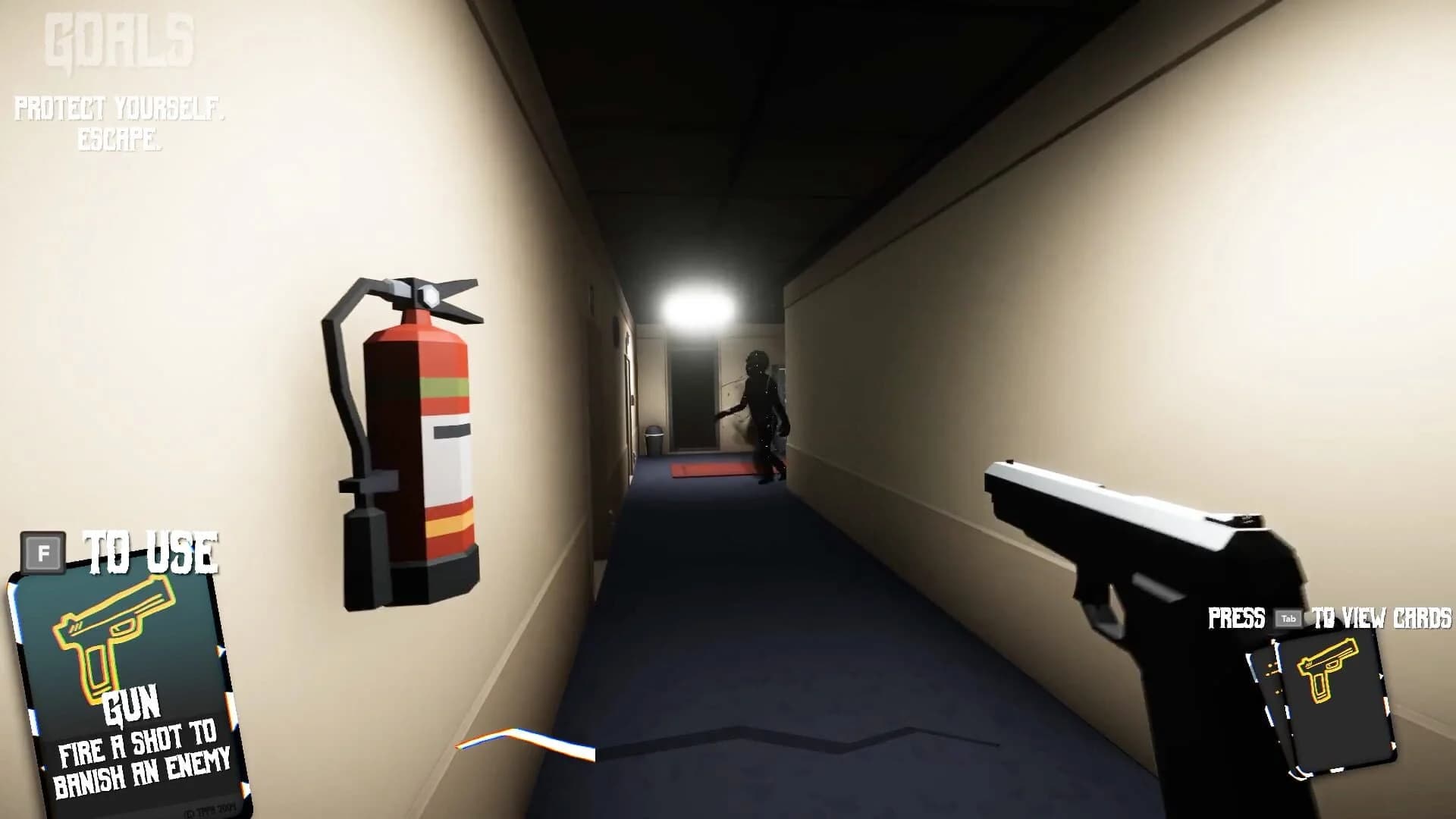Click the Tab key badge in the card prompt
The height and width of the screenshot is (819, 1456).
point(1289,618)
